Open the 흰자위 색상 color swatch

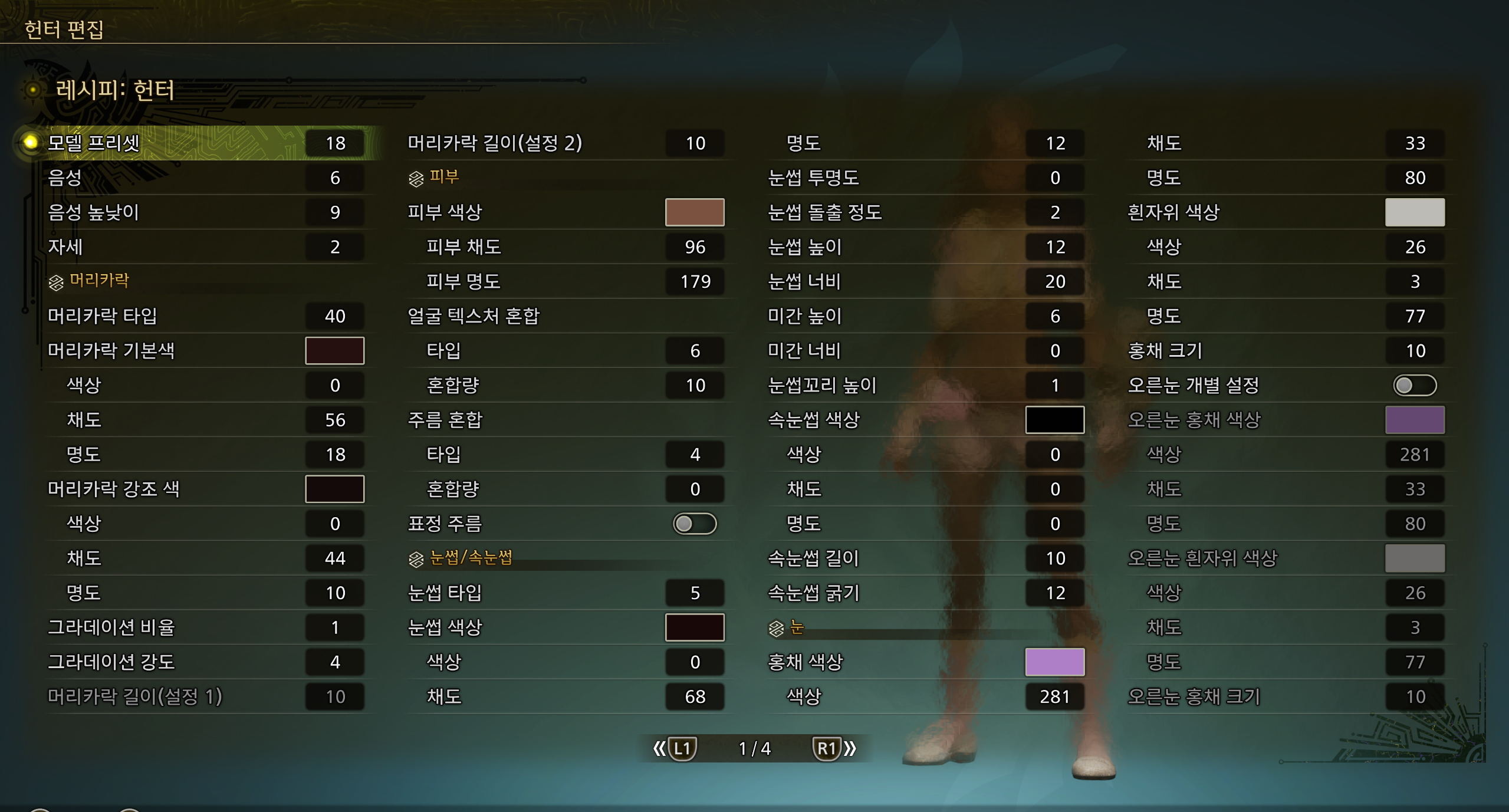click(x=1415, y=213)
